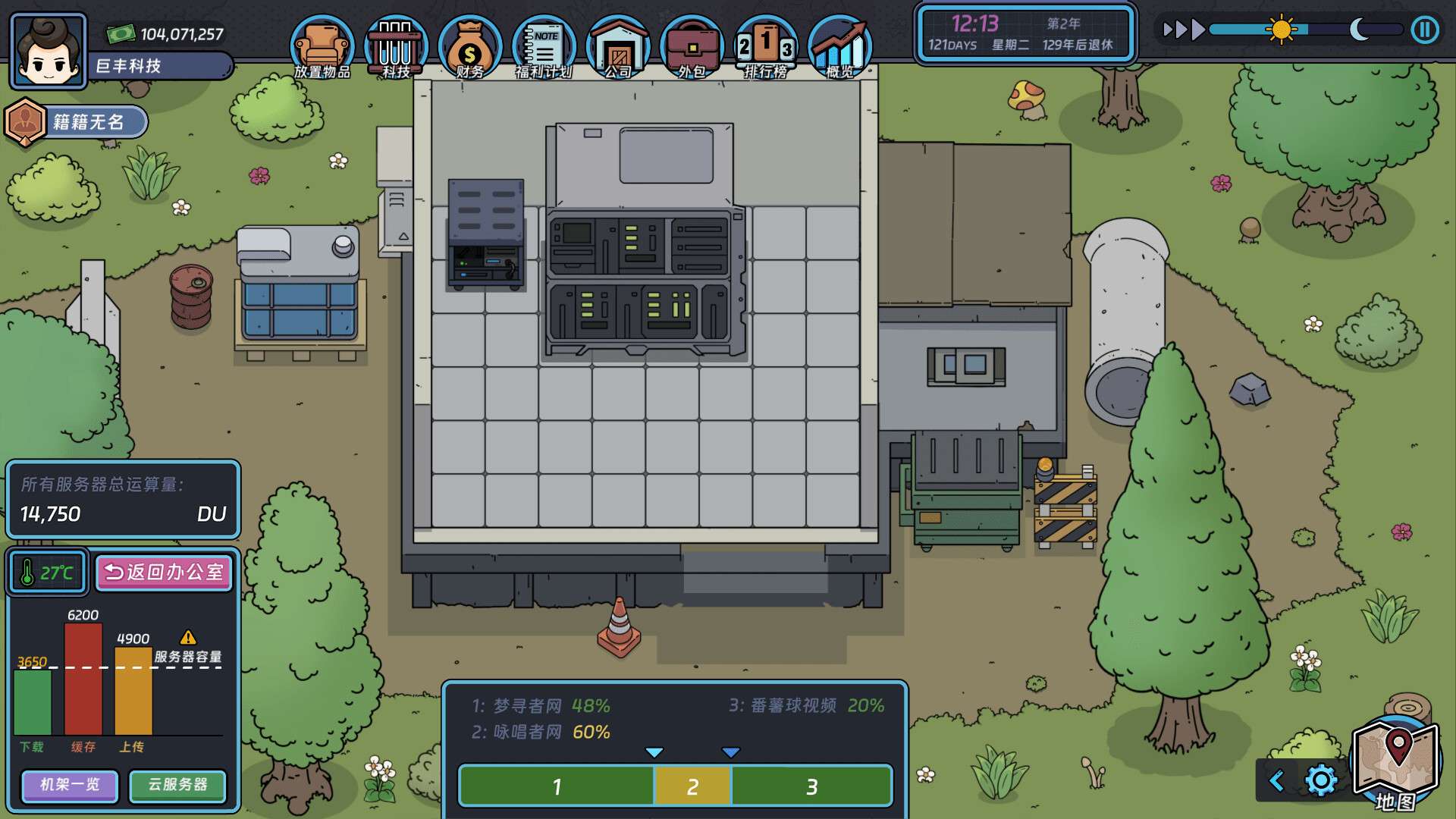Image resolution: width=1456 pixels, height=819 pixels.
Task: Click the 27°C temperature thermometer indicator
Action: click(x=46, y=573)
